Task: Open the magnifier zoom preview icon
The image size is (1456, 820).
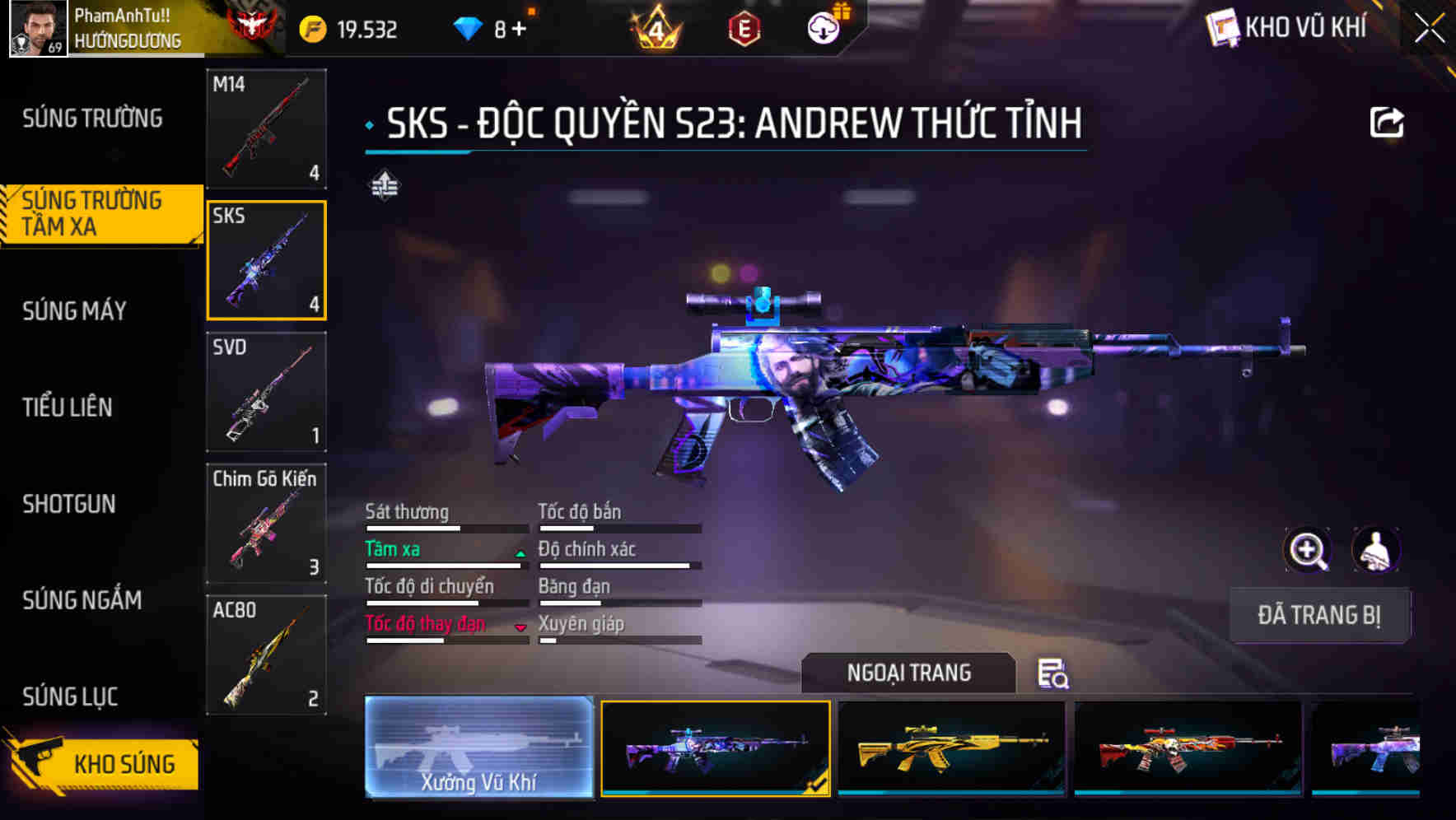Action: [x=1309, y=550]
